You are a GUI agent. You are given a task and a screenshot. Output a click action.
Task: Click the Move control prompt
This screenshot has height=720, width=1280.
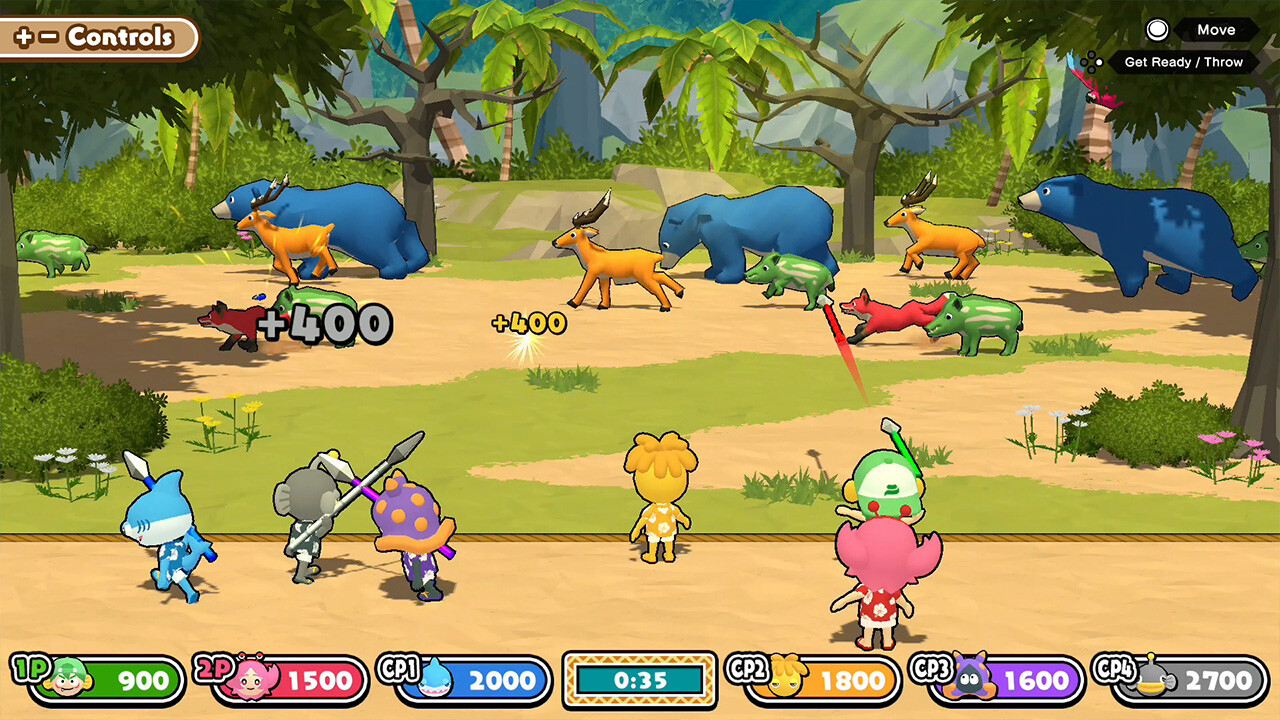pos(1216,30)
